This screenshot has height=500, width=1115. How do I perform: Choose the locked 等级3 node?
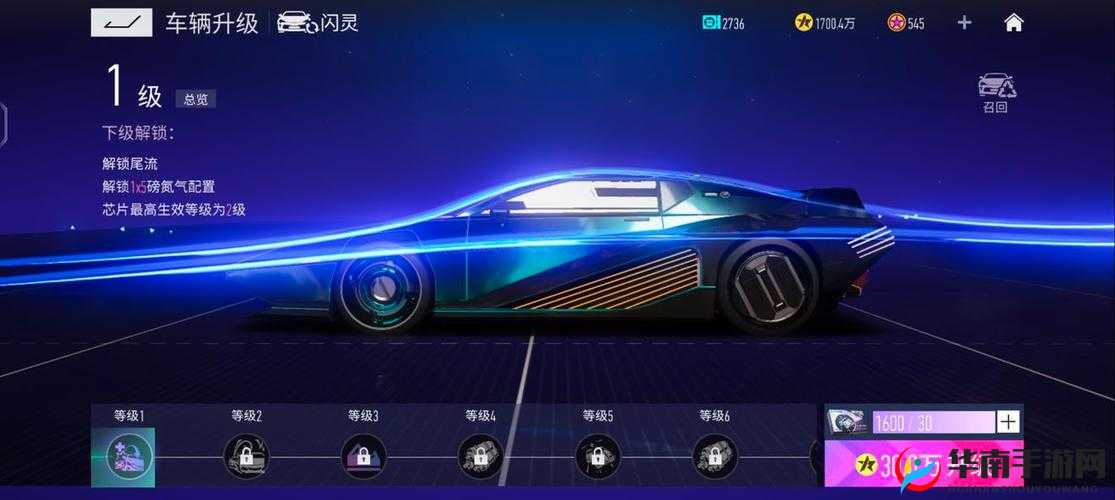363,456
